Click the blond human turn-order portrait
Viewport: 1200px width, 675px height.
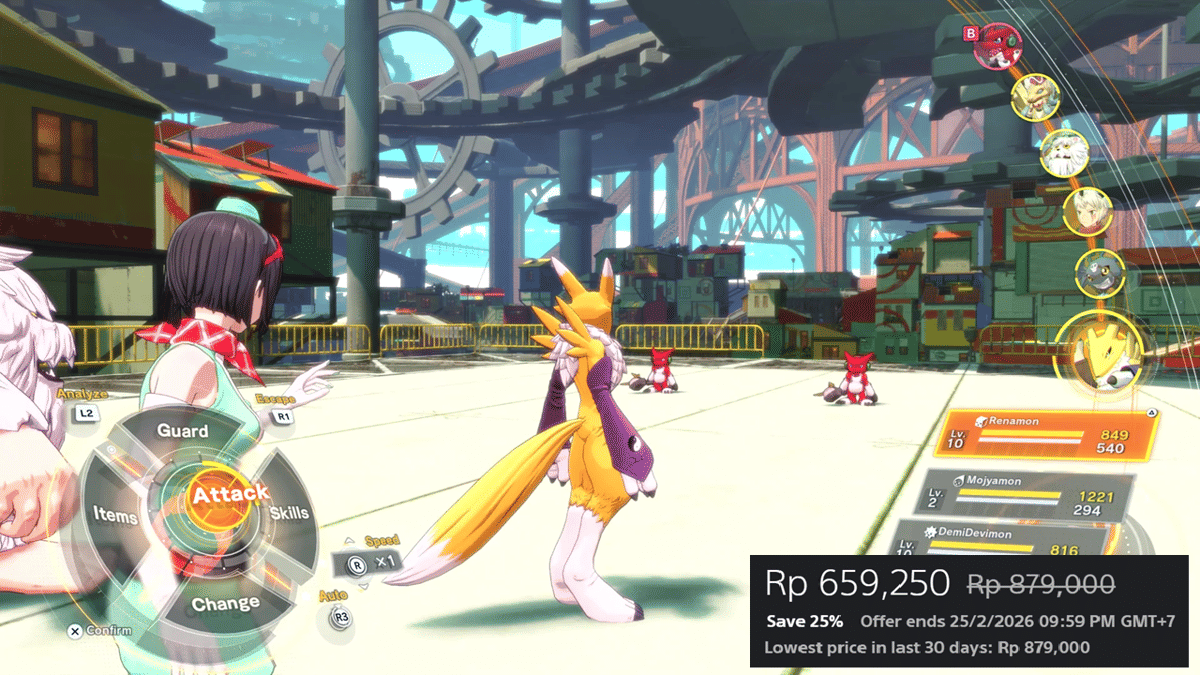pos(1086,211)
